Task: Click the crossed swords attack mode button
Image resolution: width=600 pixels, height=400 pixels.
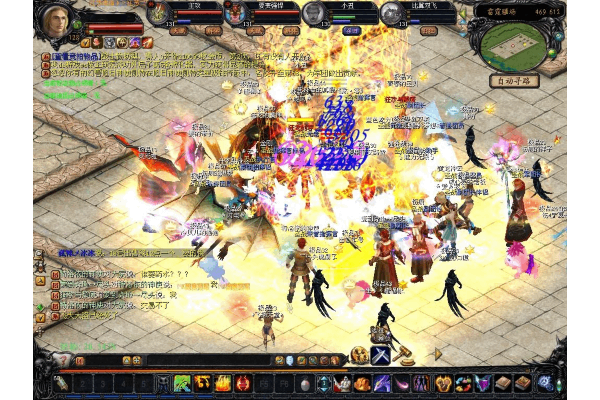Action: (x=381, y=355)
